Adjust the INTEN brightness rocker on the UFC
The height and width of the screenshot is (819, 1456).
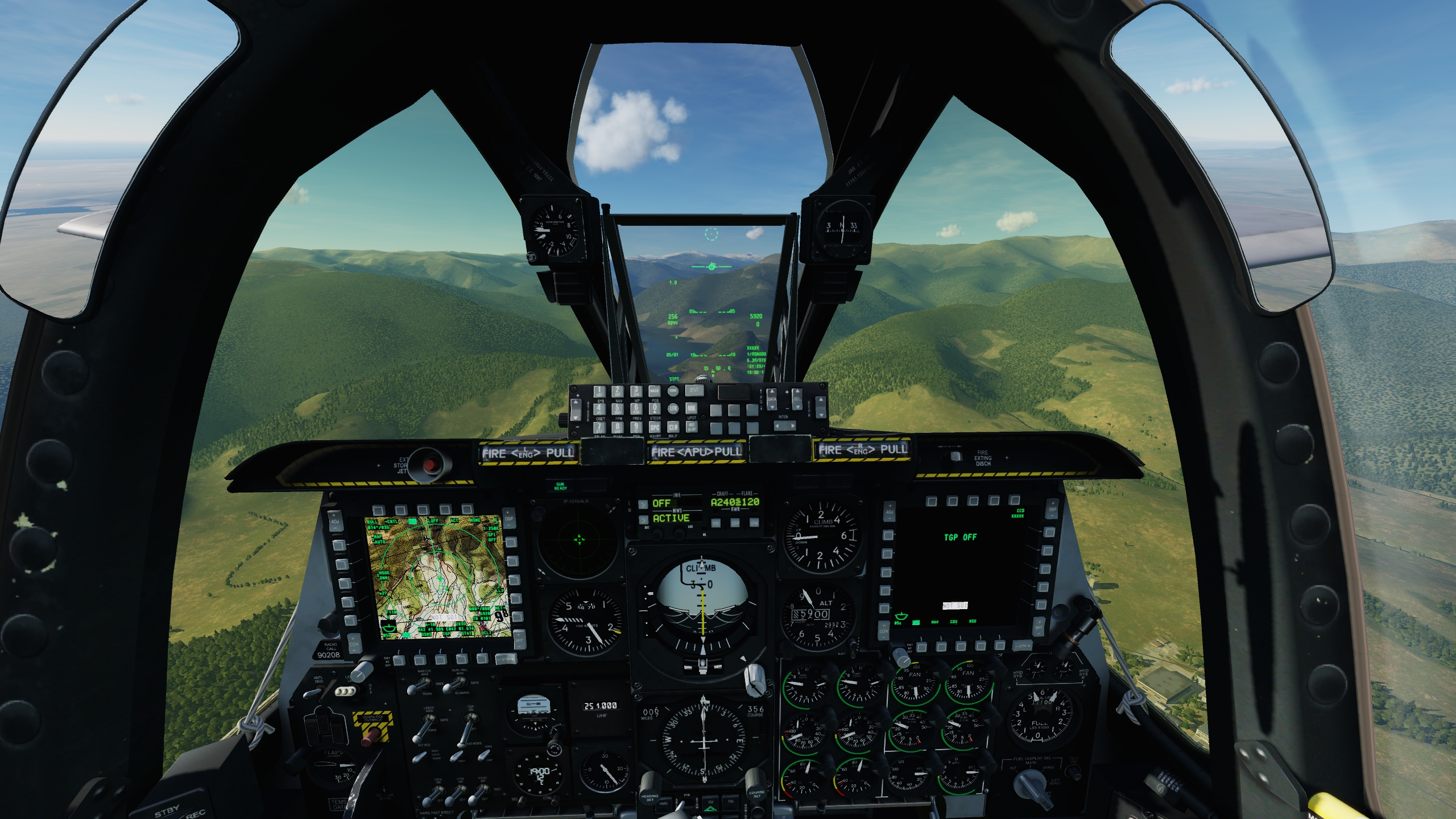(x=785, y=425)
